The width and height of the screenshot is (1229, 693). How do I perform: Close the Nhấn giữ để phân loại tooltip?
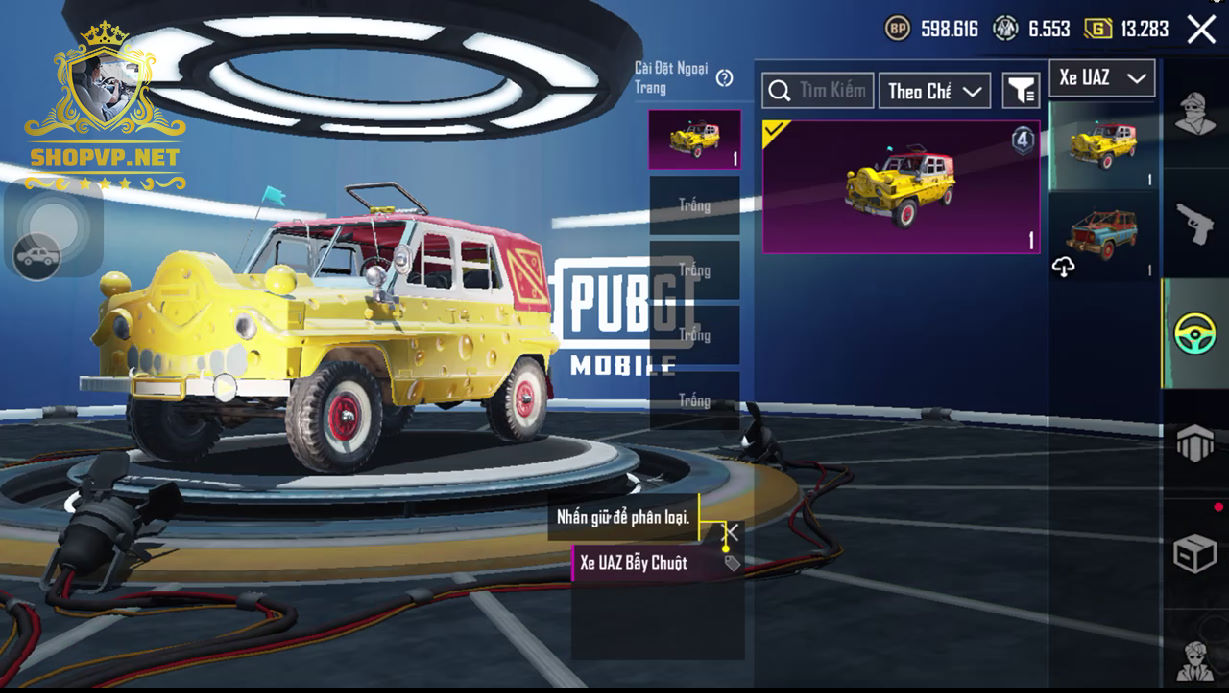[x=732, y=531]
